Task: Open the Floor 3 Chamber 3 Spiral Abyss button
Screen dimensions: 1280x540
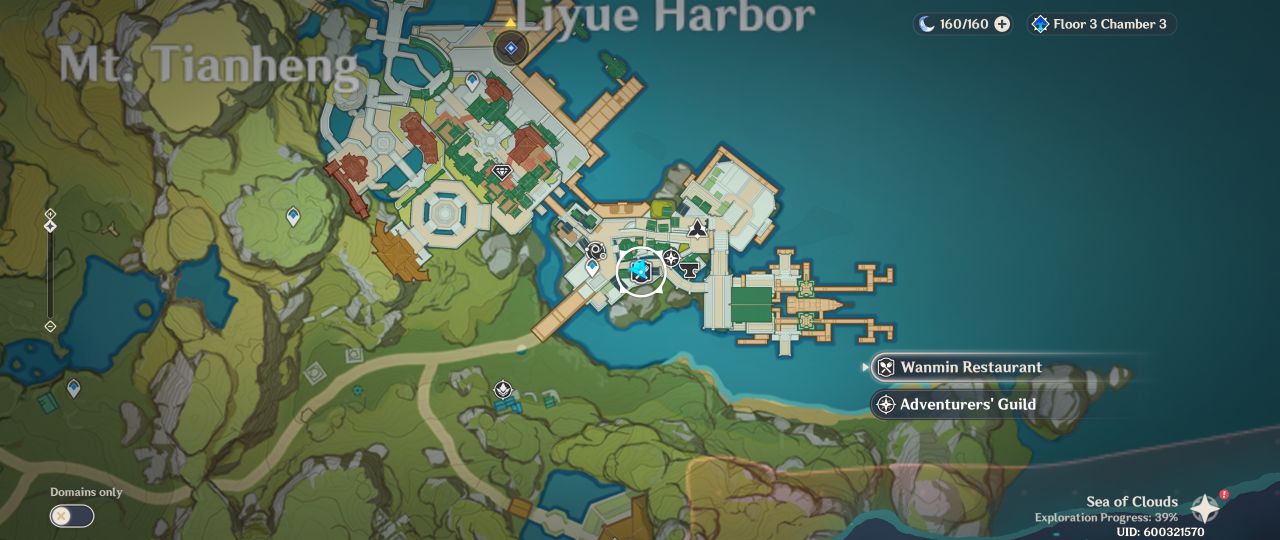Action: tap(1101, 24)
